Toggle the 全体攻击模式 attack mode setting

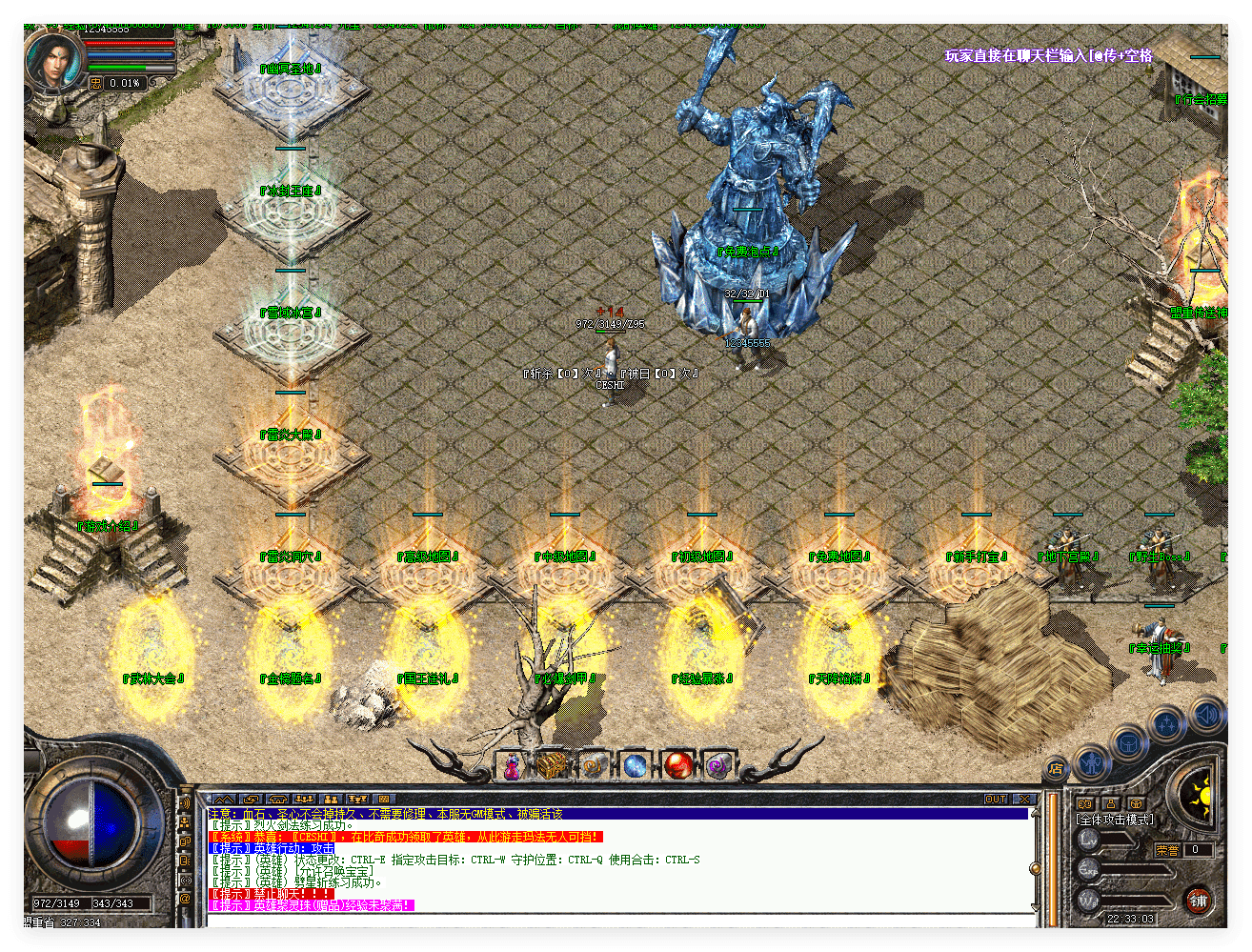point(1115,818)
